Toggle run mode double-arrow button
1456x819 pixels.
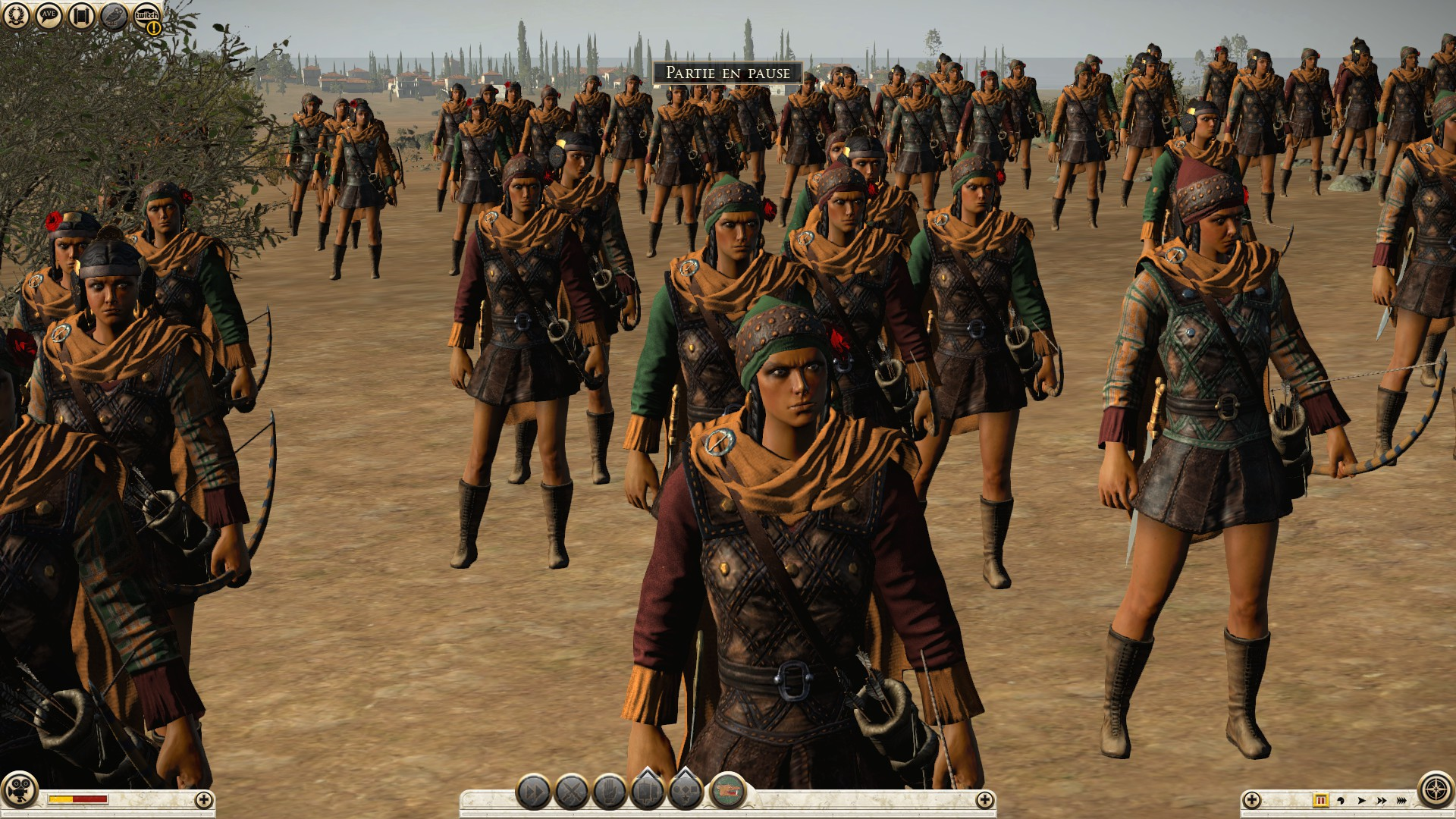tap(534, 793)
